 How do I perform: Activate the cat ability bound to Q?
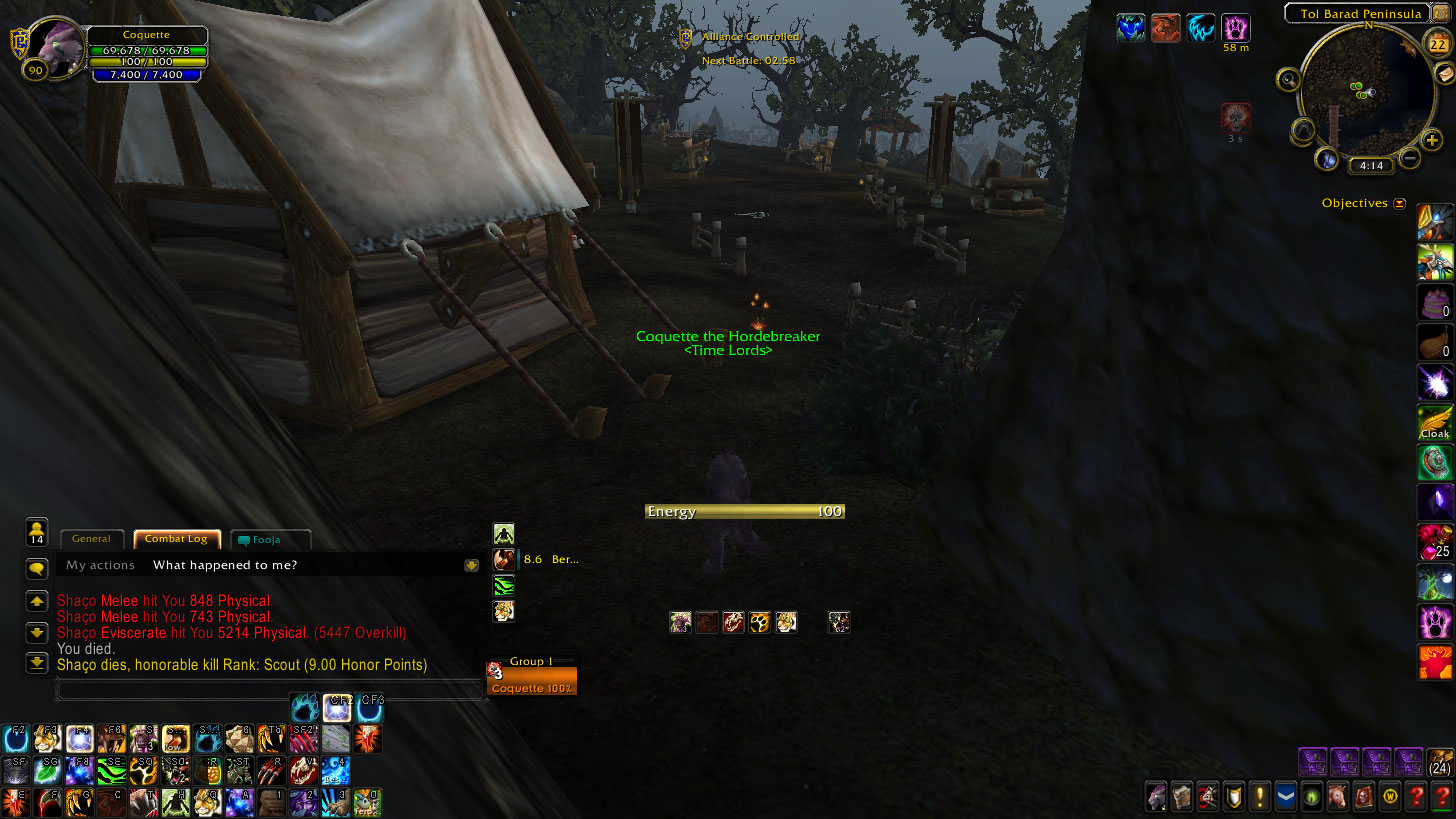(x=207, y=802)
